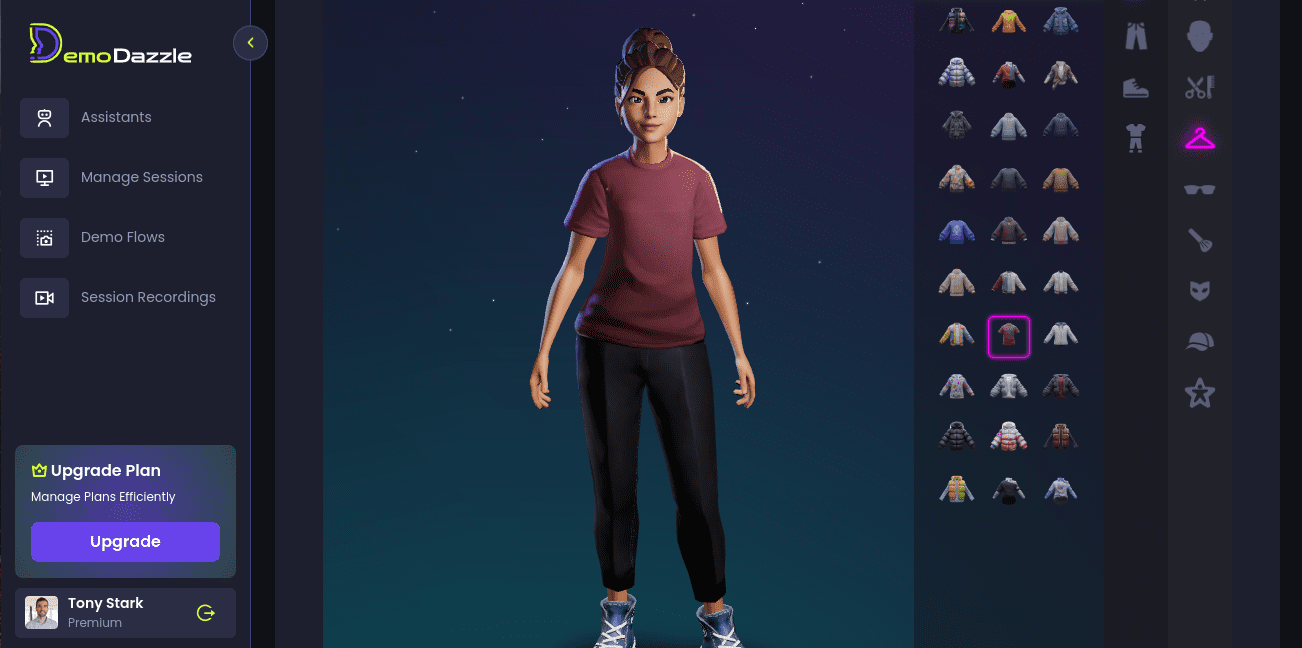1302x648 pixels.
Task: Open the star category
Action: (x=1199, y=393)
